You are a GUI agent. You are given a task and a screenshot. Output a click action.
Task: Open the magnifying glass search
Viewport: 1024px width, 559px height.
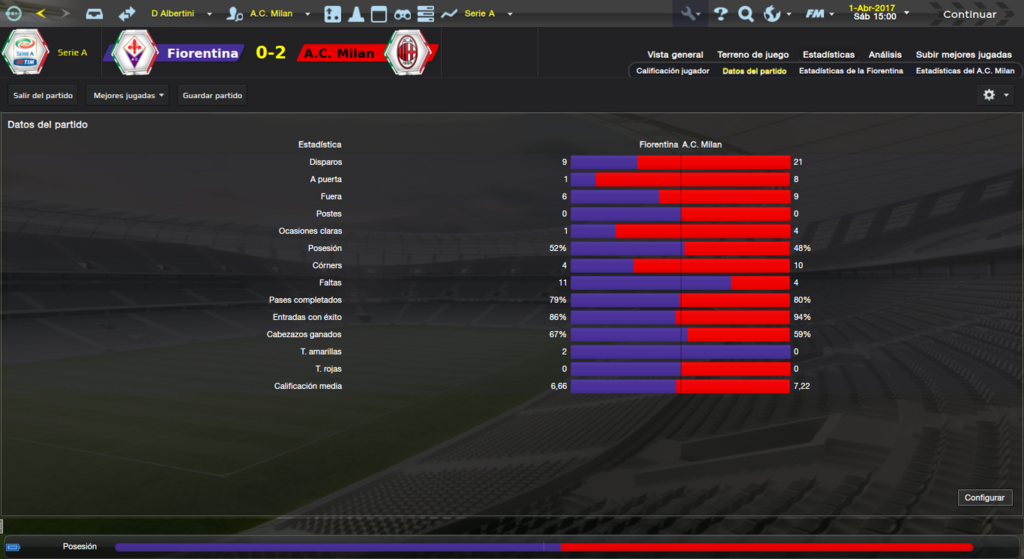746,14
